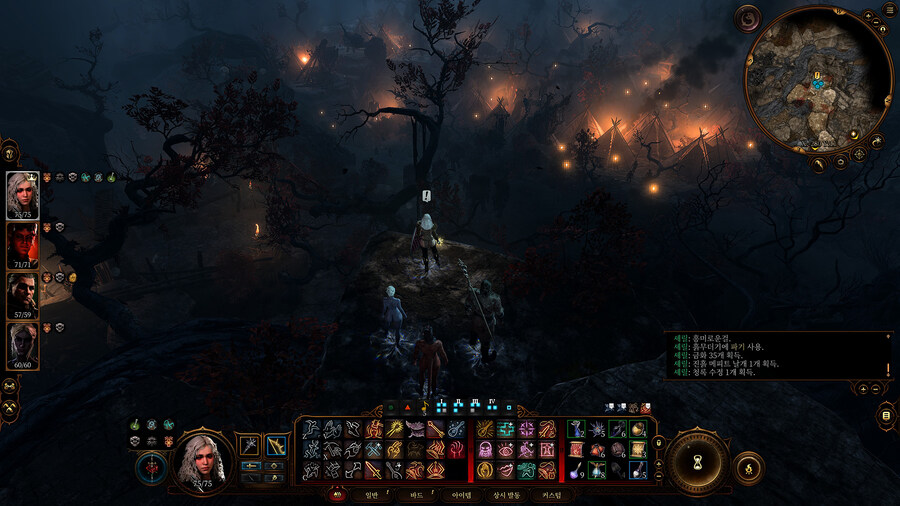The height and width of the screenshot is (506, 900).
Task: Switch to the 일반 hotbar tab
Action: coord(365,494)
